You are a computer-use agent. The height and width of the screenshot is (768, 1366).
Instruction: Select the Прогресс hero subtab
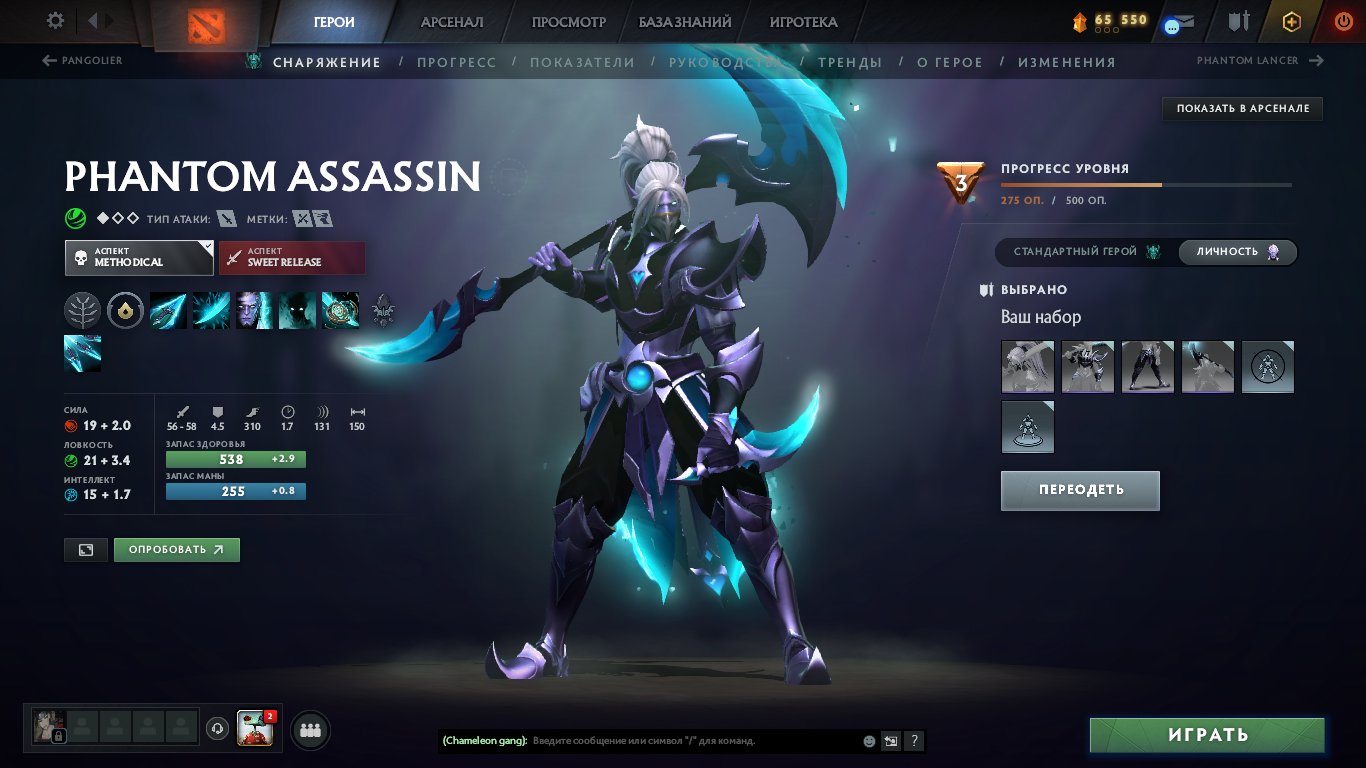456,62
